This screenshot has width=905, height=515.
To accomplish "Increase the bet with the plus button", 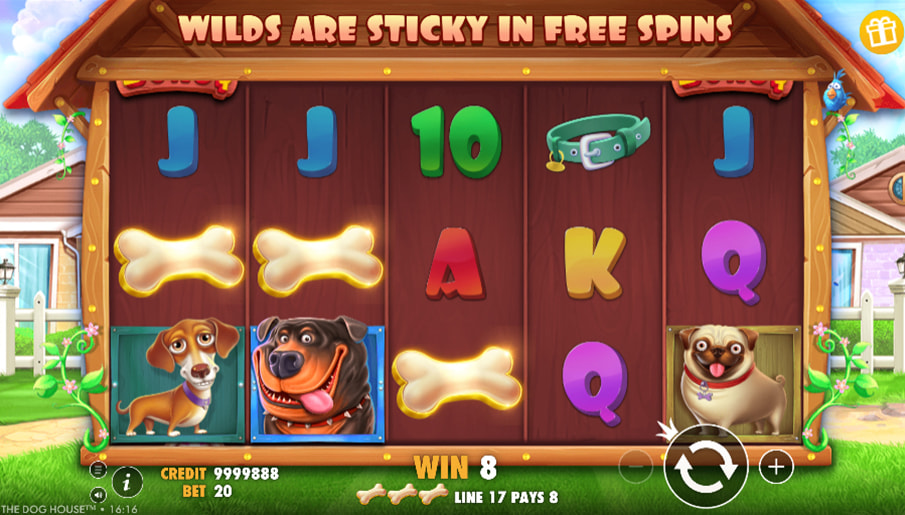I will pyautogui.click(x=776, y=466).
